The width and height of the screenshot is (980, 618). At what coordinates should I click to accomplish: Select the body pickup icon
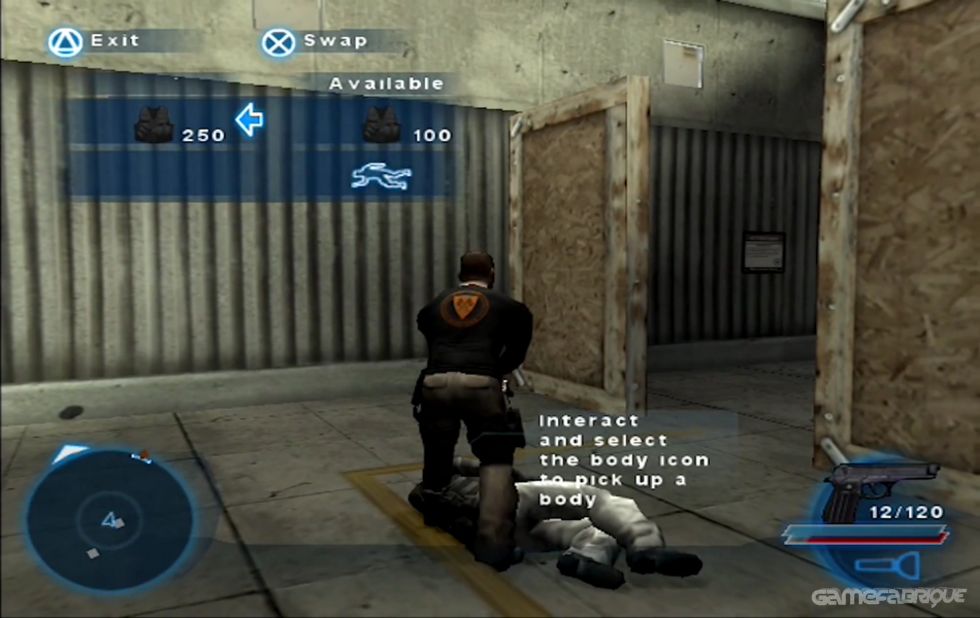coord(381,178)
